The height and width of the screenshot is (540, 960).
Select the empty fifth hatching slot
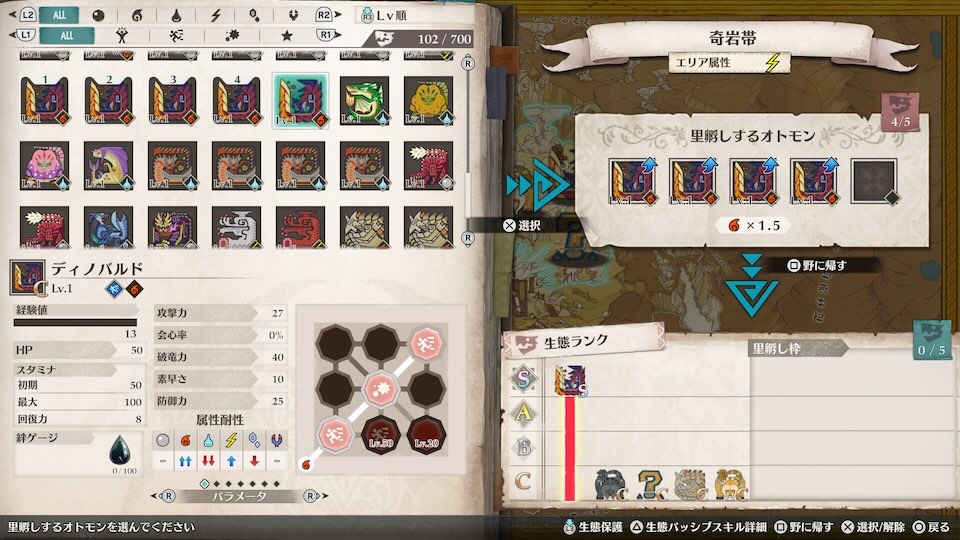tap(873, 184)
